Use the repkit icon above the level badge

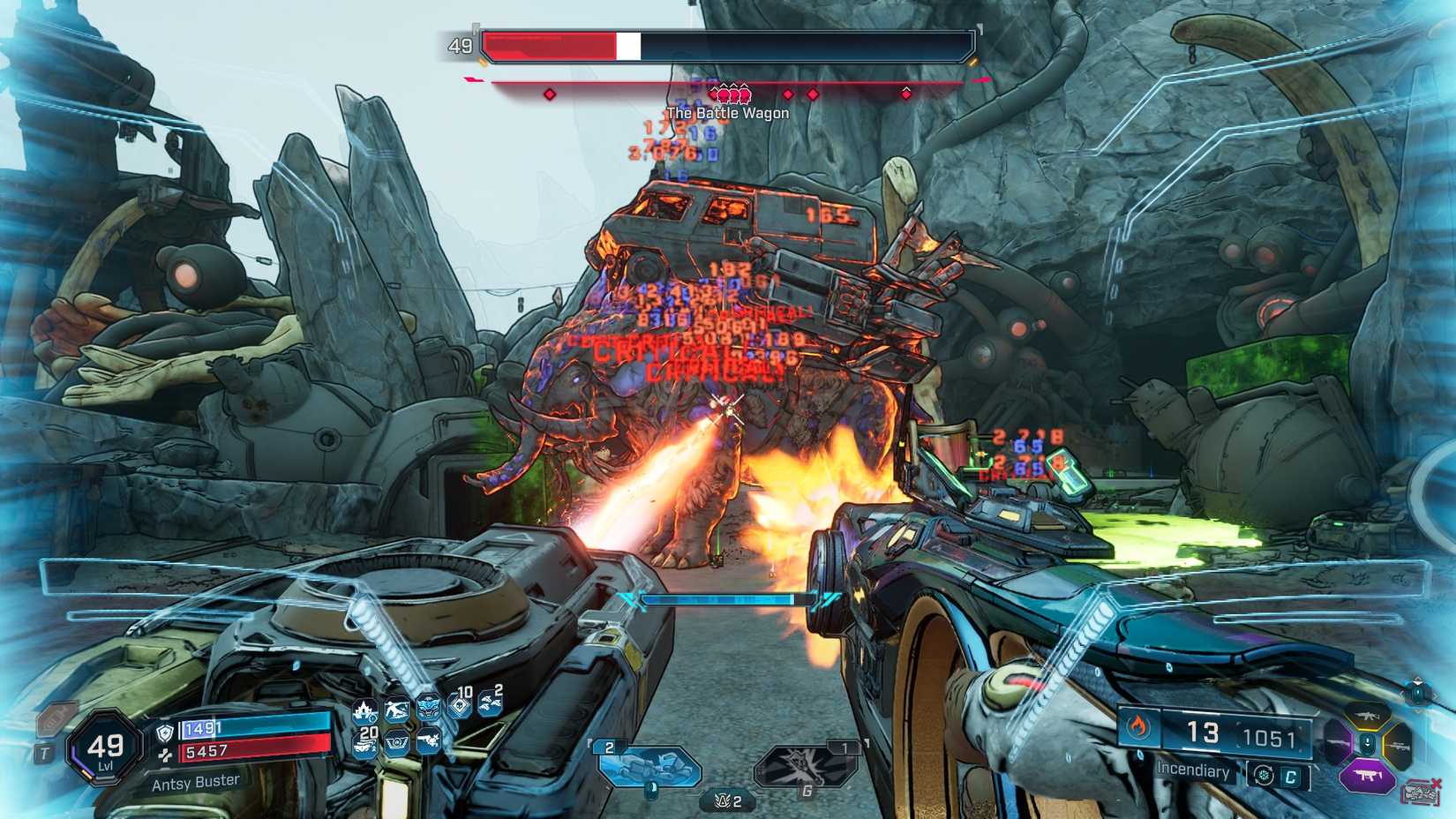[x=56, y=719]
